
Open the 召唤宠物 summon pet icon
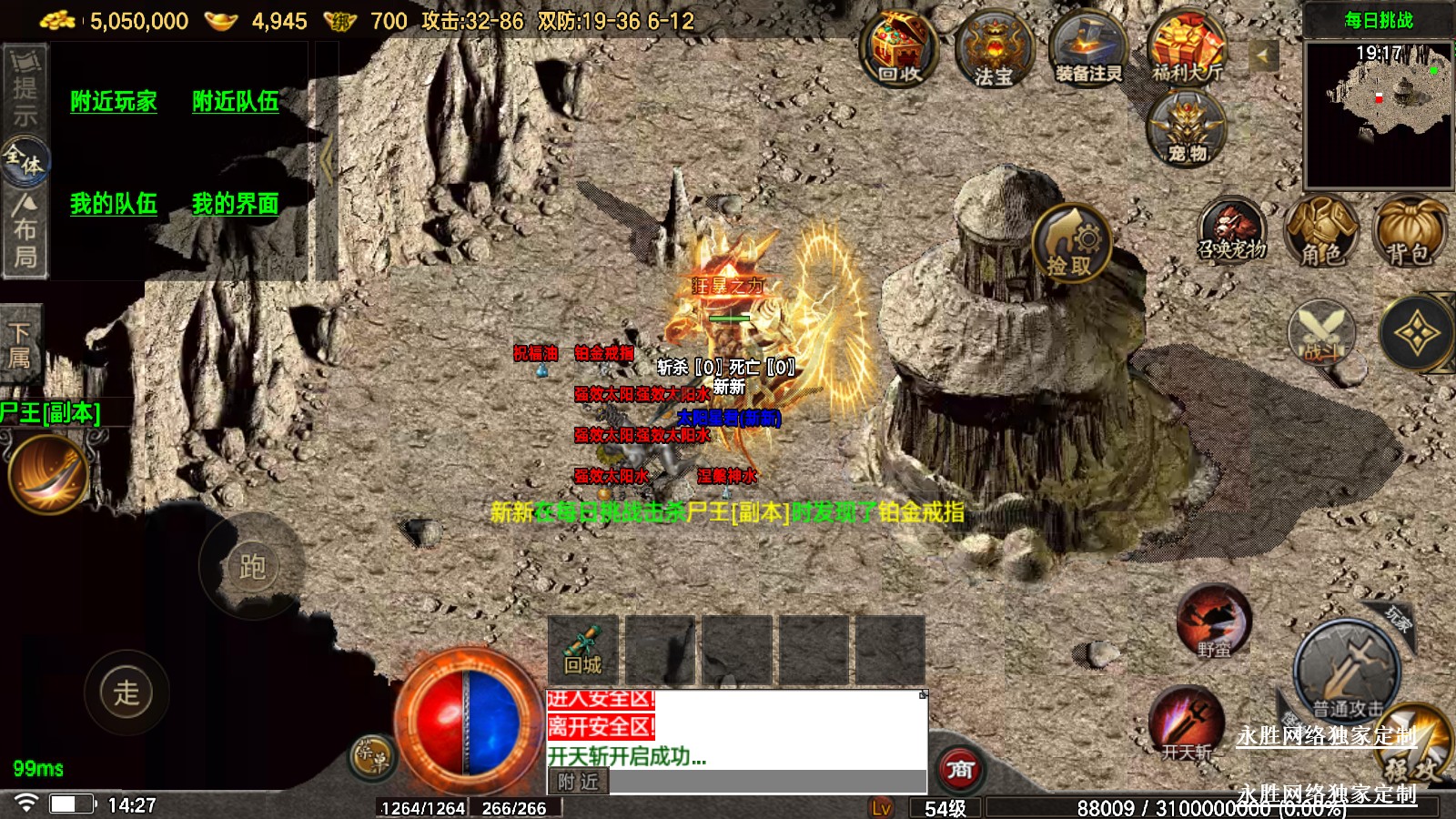(x=1232, y=231)
